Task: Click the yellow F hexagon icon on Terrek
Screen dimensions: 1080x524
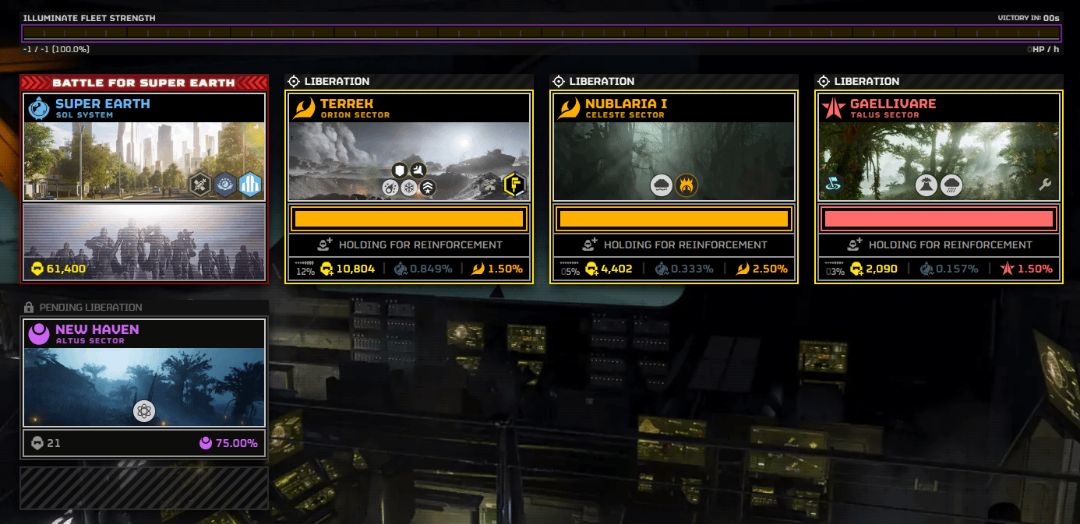Action: click(515, 185)
